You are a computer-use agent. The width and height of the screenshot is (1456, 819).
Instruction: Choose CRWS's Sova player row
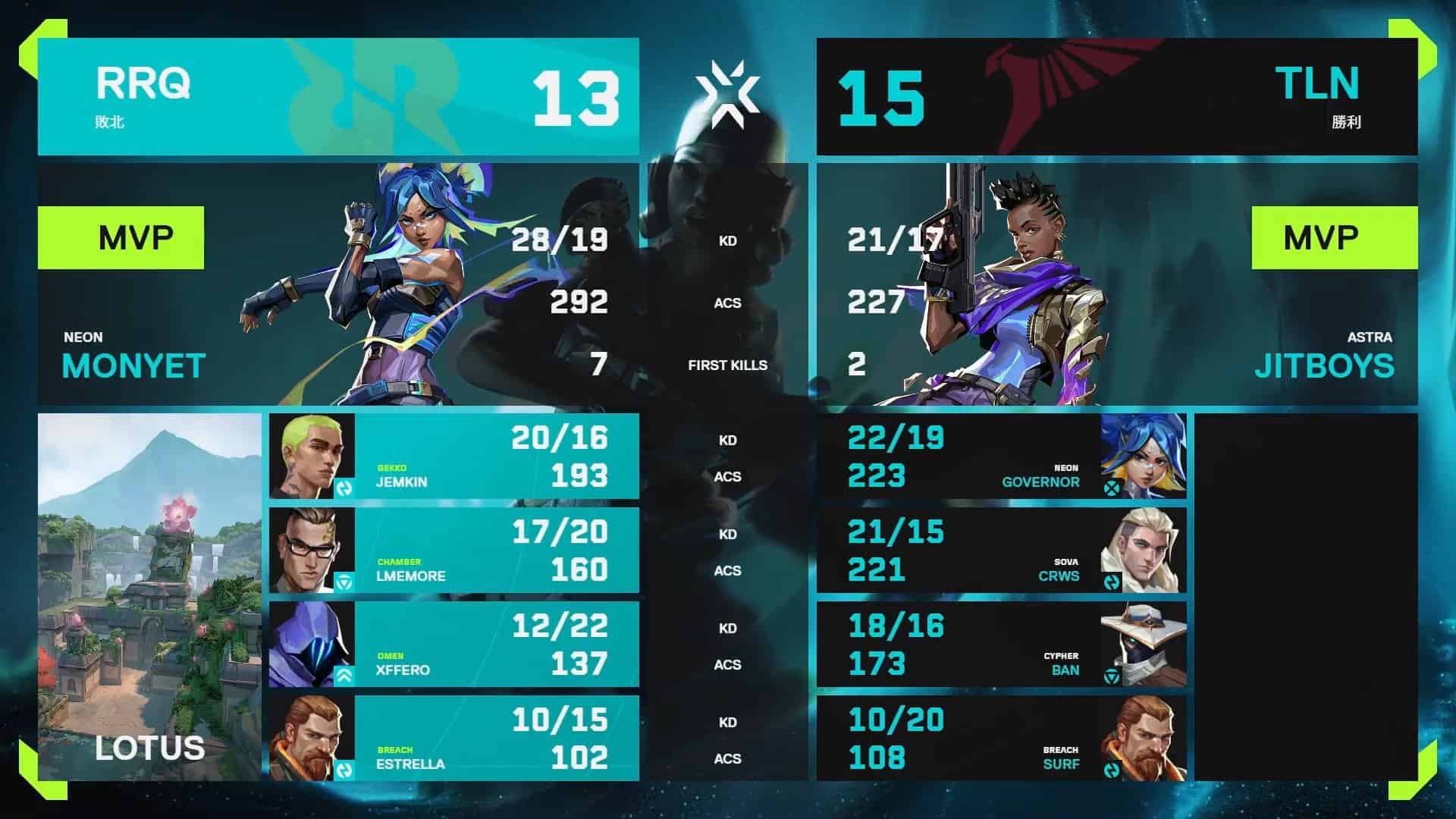pos(1001,551)
